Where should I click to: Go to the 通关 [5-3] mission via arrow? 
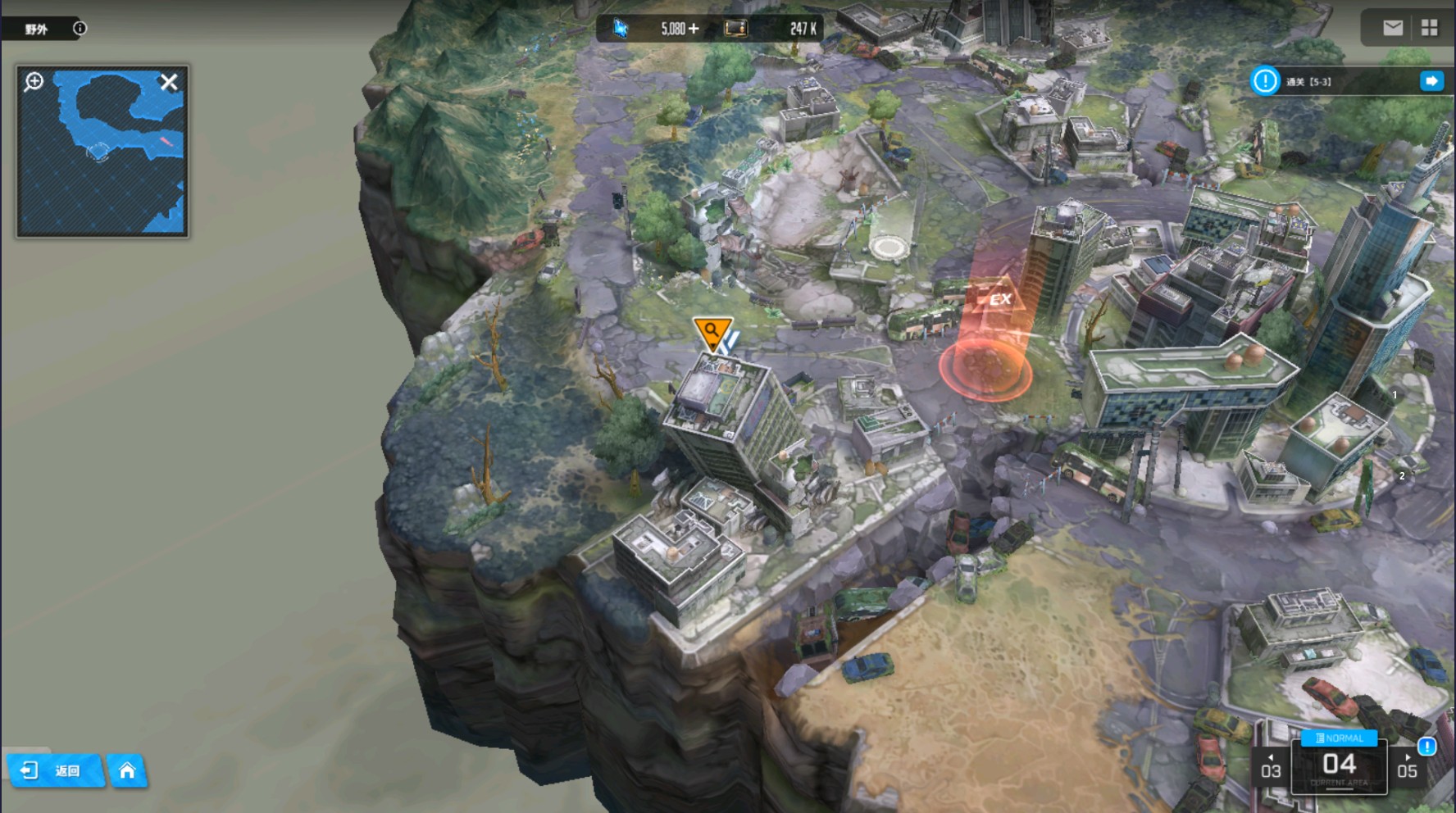coord(1431,80)
